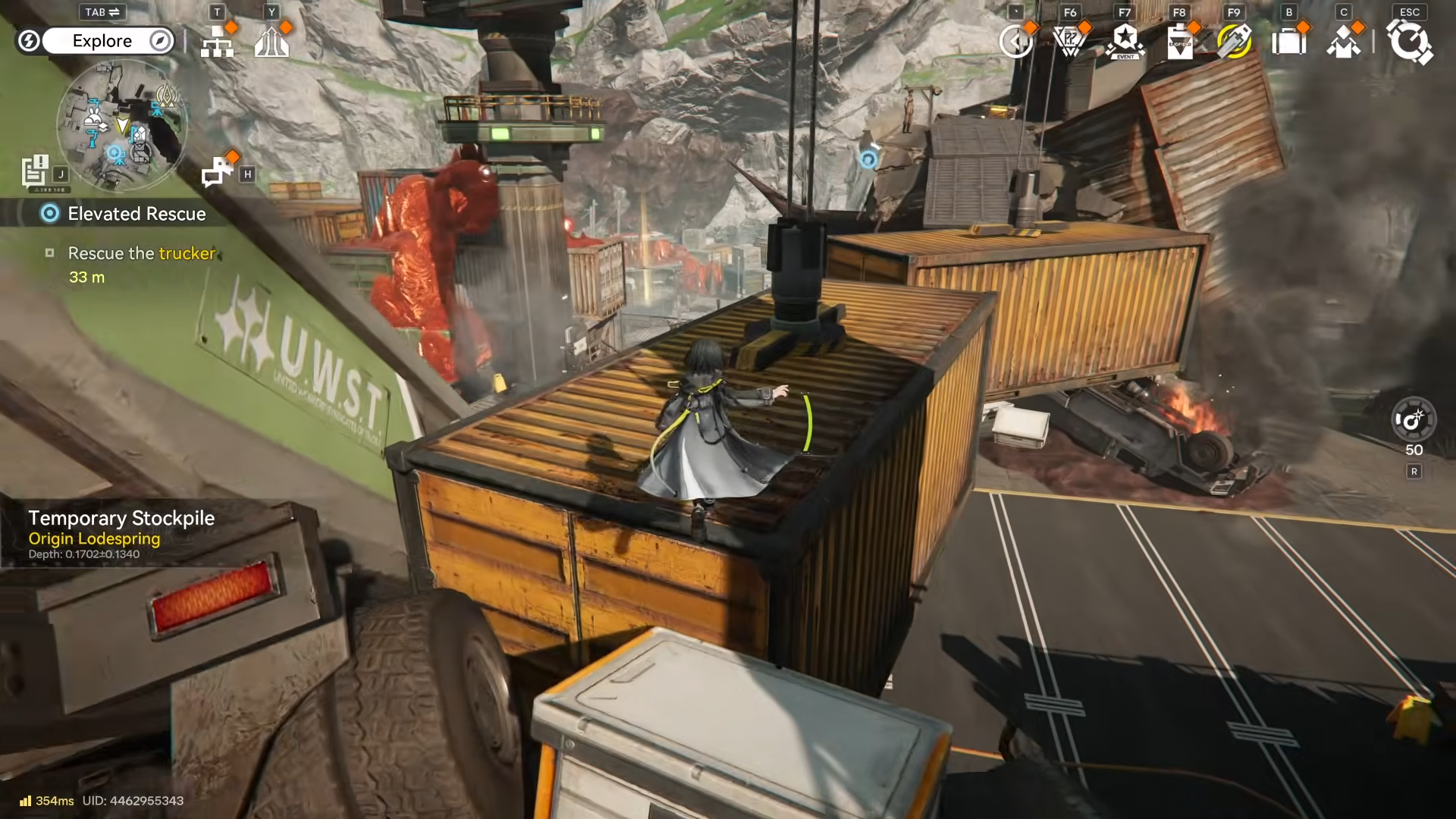Screen dimensions: 1456x819
Task: Open the triple-arrow upgrade icon
Action: click(271, 42)
